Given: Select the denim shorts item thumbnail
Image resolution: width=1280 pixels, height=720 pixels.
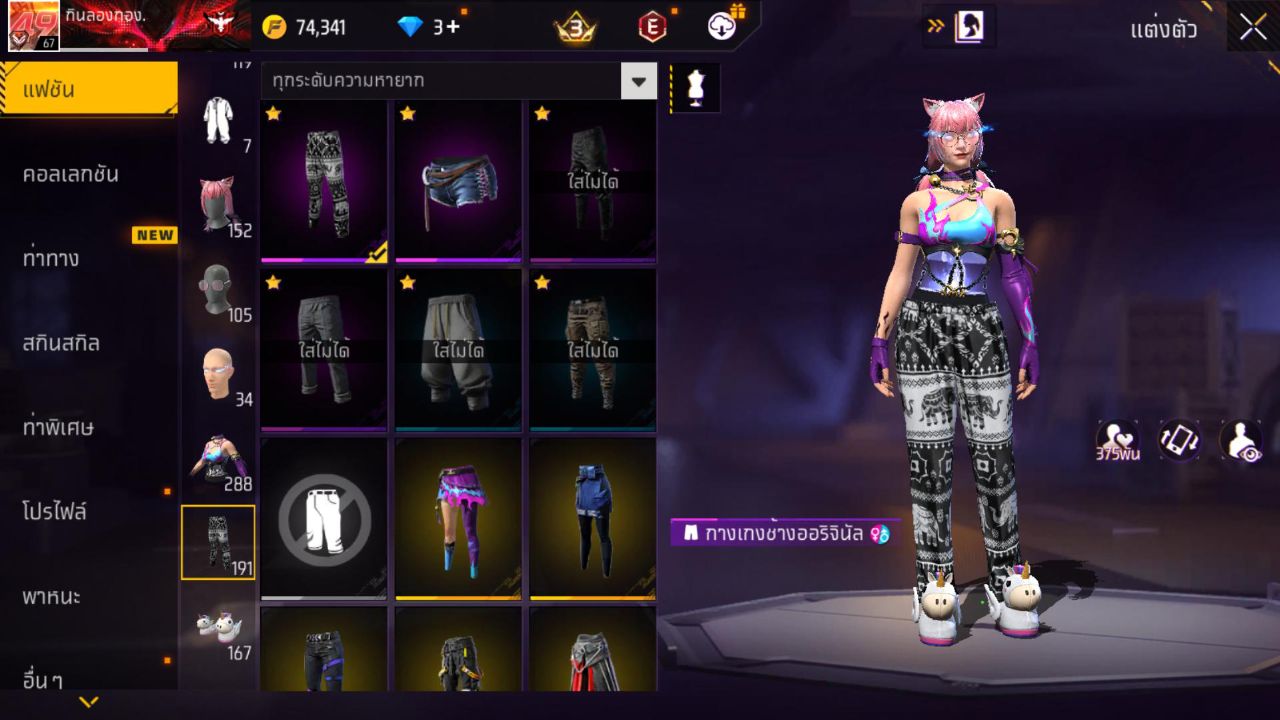Looking at the screenshot, I should pyautogui.click(x=457, y=181).
